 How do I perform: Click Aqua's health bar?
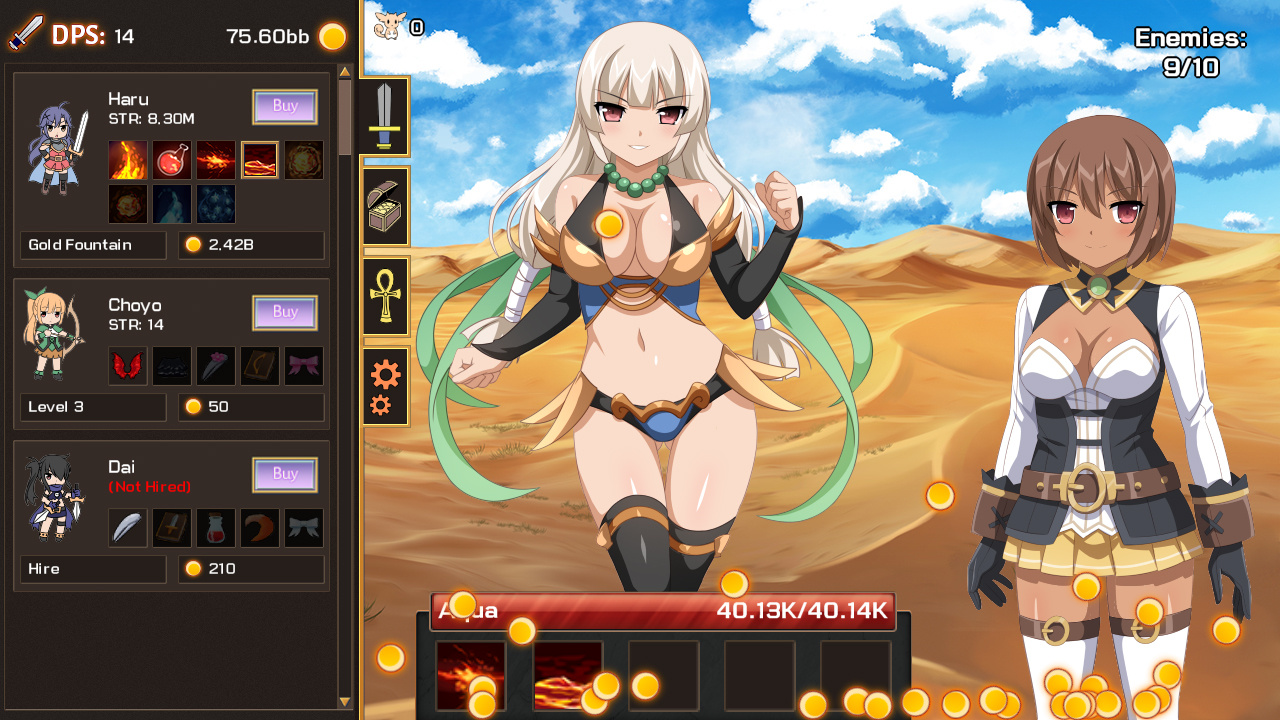(660, 611)
